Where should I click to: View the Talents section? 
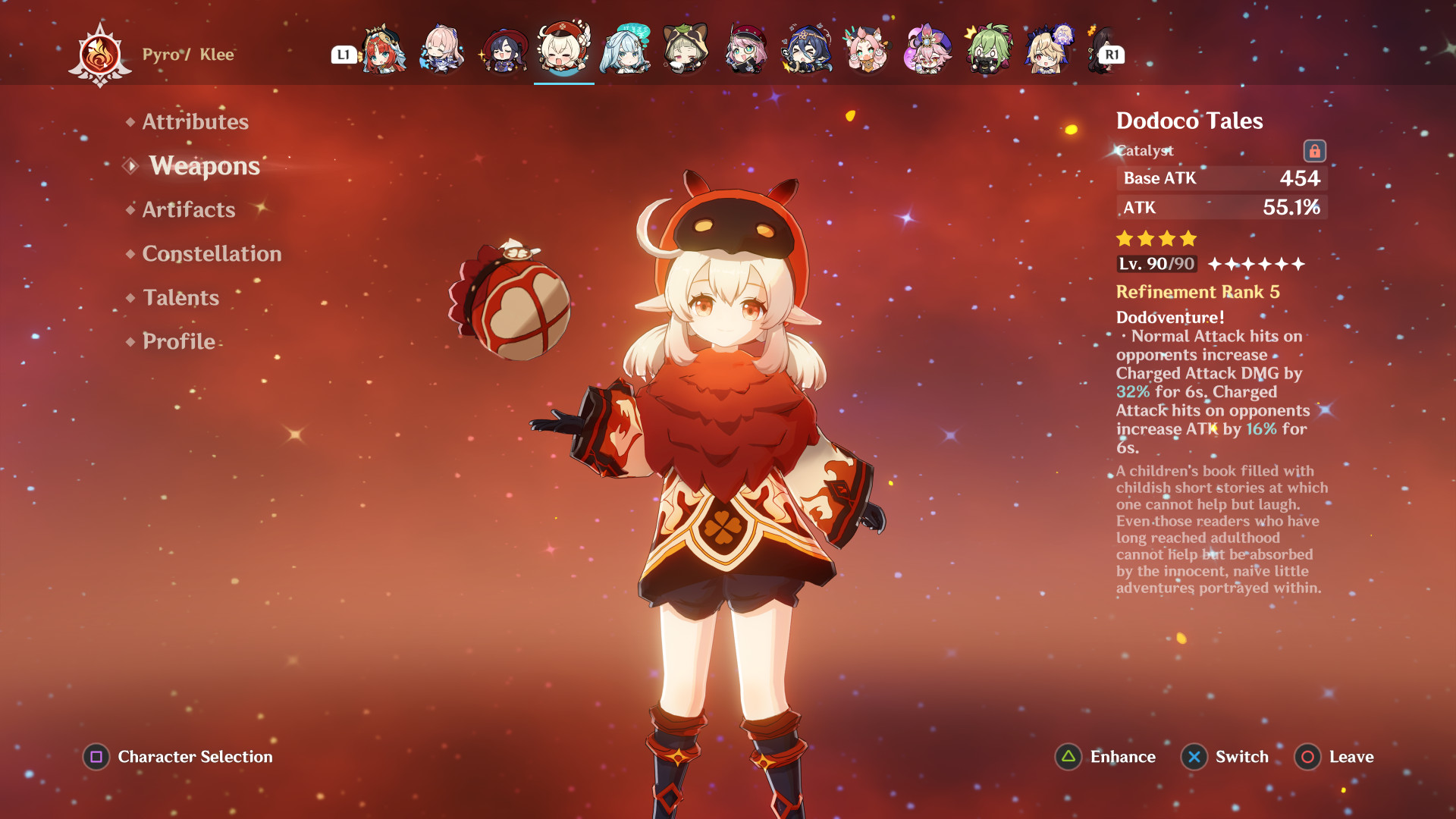[180, 298]
